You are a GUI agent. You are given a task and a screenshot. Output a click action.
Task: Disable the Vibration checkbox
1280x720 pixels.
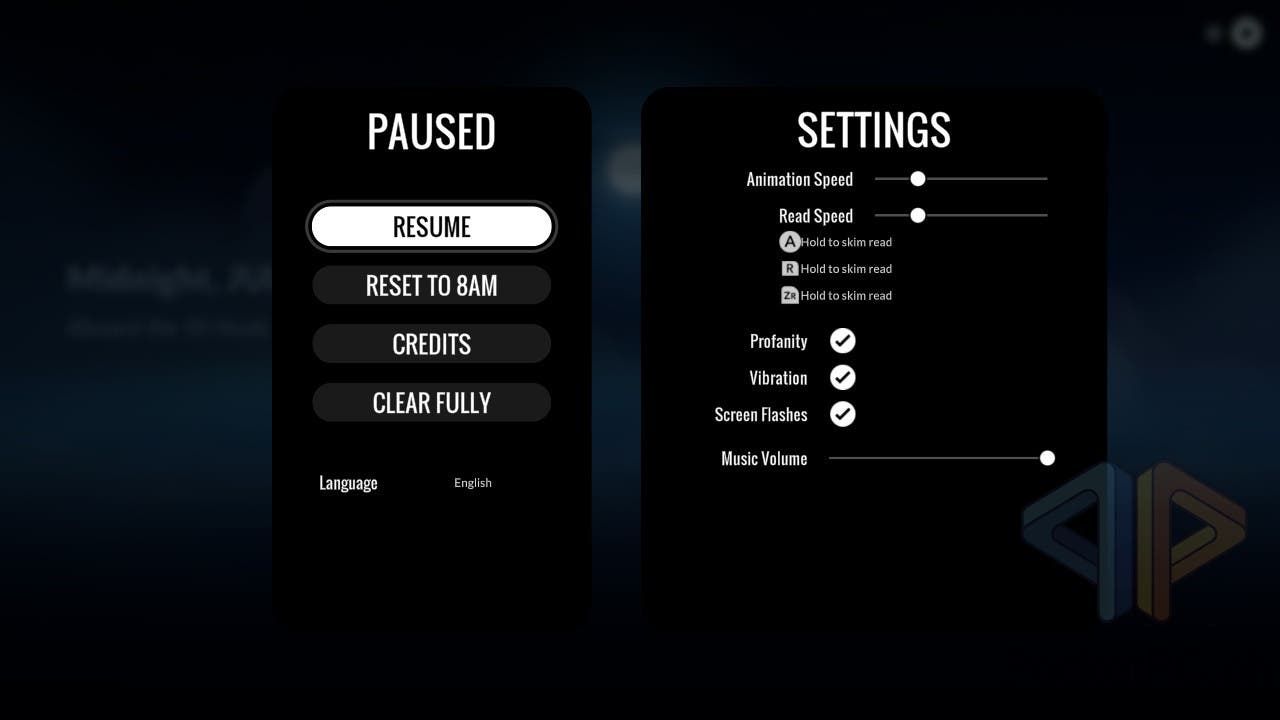[x=843, y=378]
